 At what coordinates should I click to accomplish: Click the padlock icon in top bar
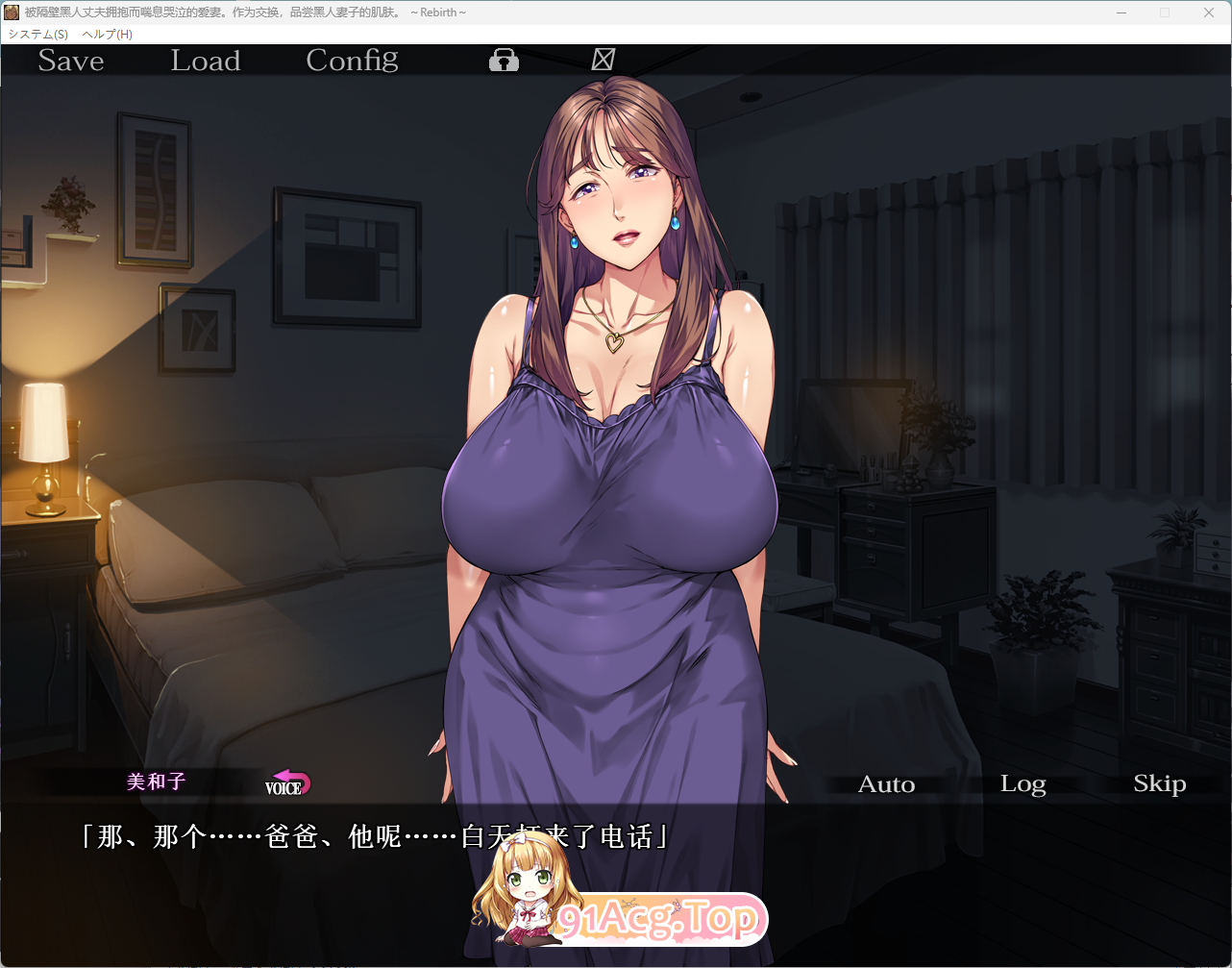pyautogui.click(x=504, y=61)
